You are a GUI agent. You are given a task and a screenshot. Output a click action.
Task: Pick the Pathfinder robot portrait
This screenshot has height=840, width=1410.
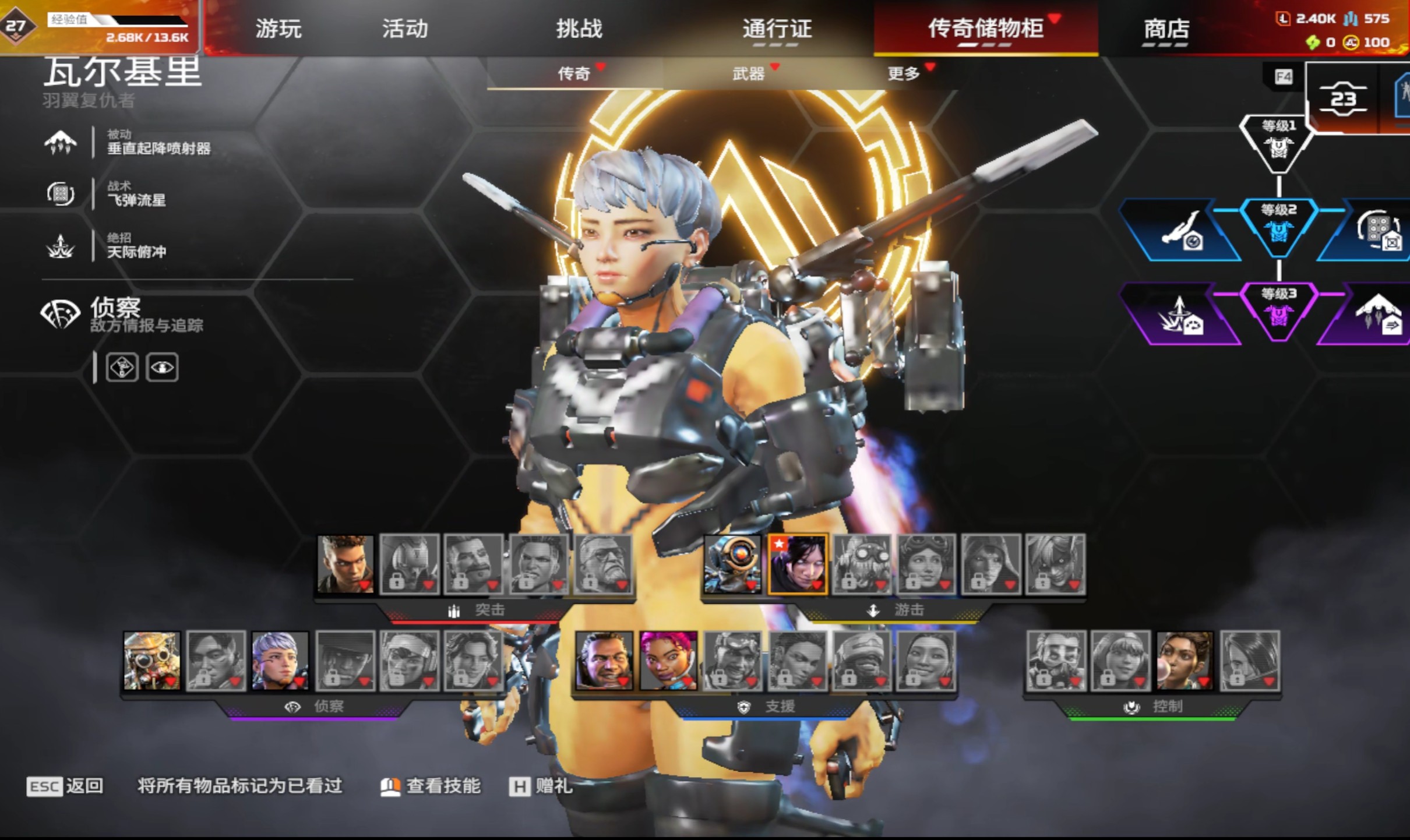732,564
